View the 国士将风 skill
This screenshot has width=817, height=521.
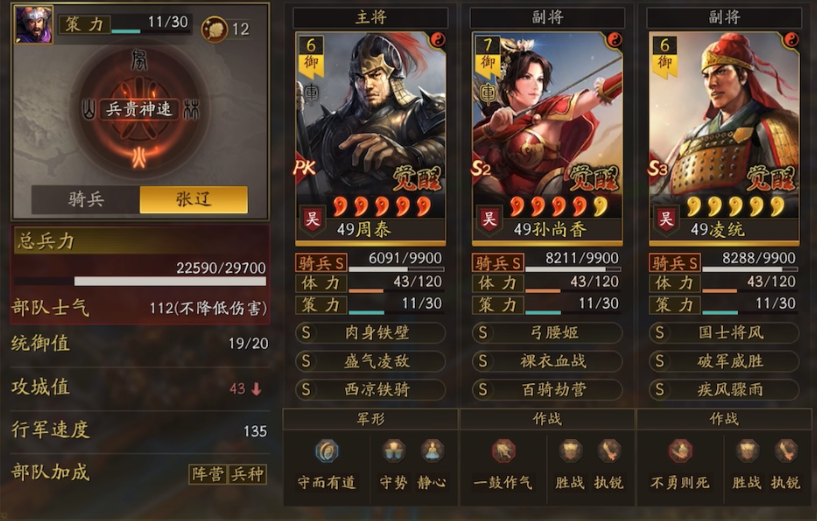tap(723, 333)
